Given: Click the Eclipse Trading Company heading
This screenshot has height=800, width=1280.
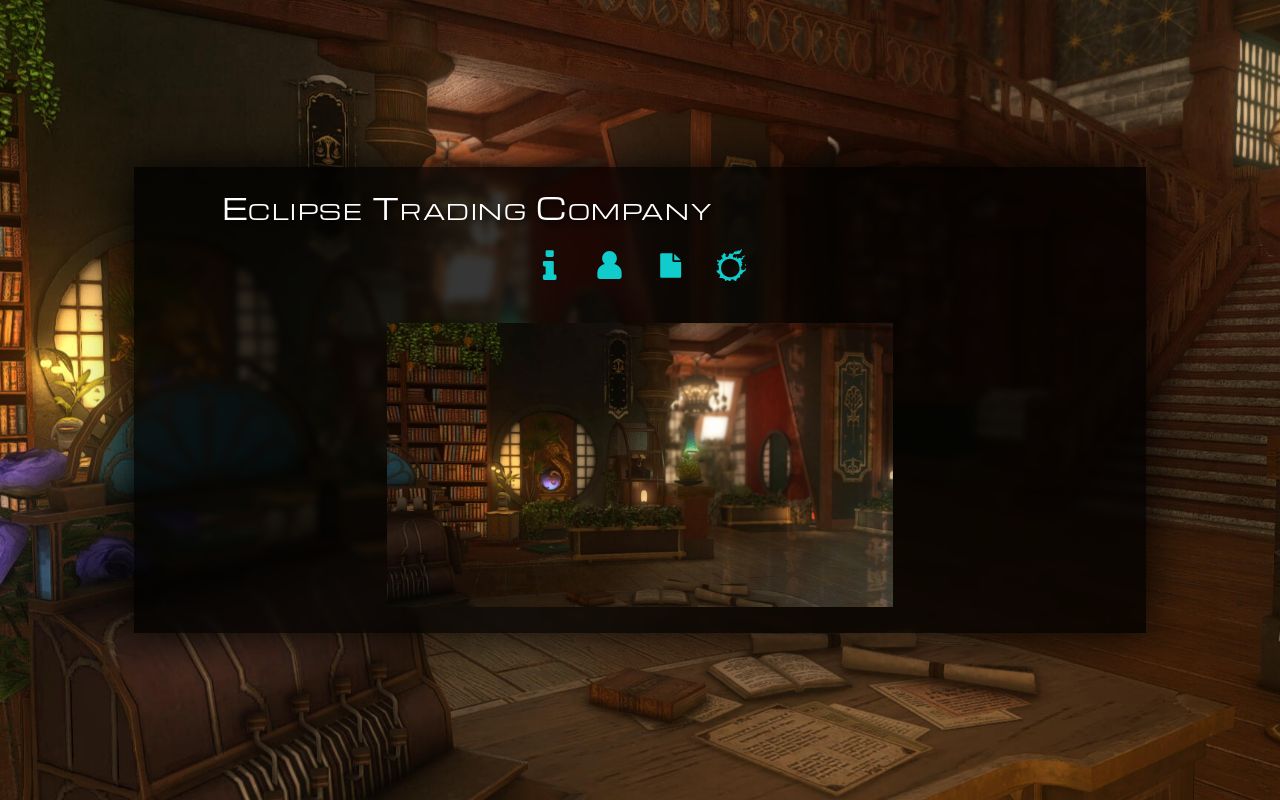Looking at the screenshot, I should pyautogui.click(x=467, y=210).
